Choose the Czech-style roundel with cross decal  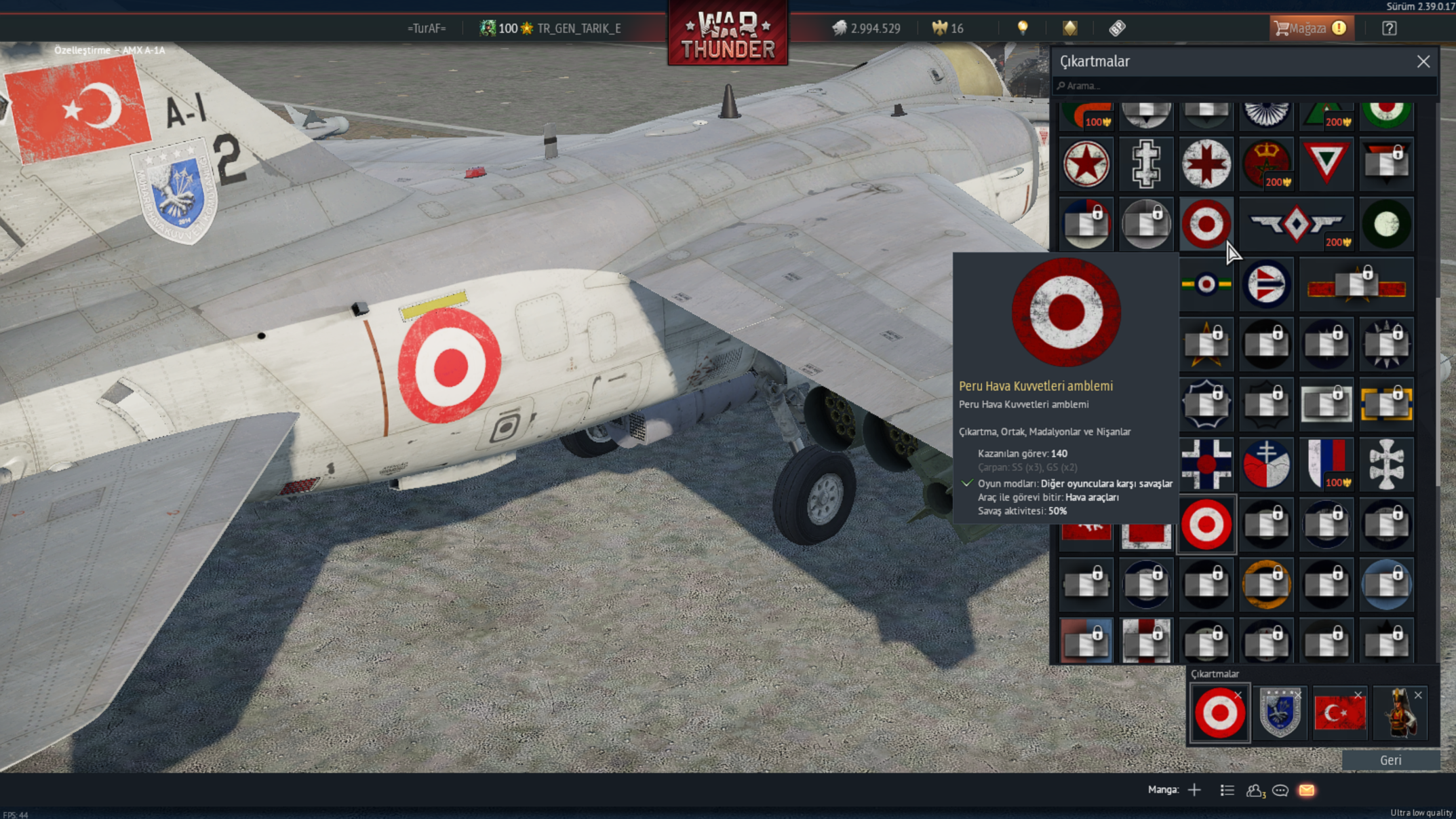pos(1266,464)
